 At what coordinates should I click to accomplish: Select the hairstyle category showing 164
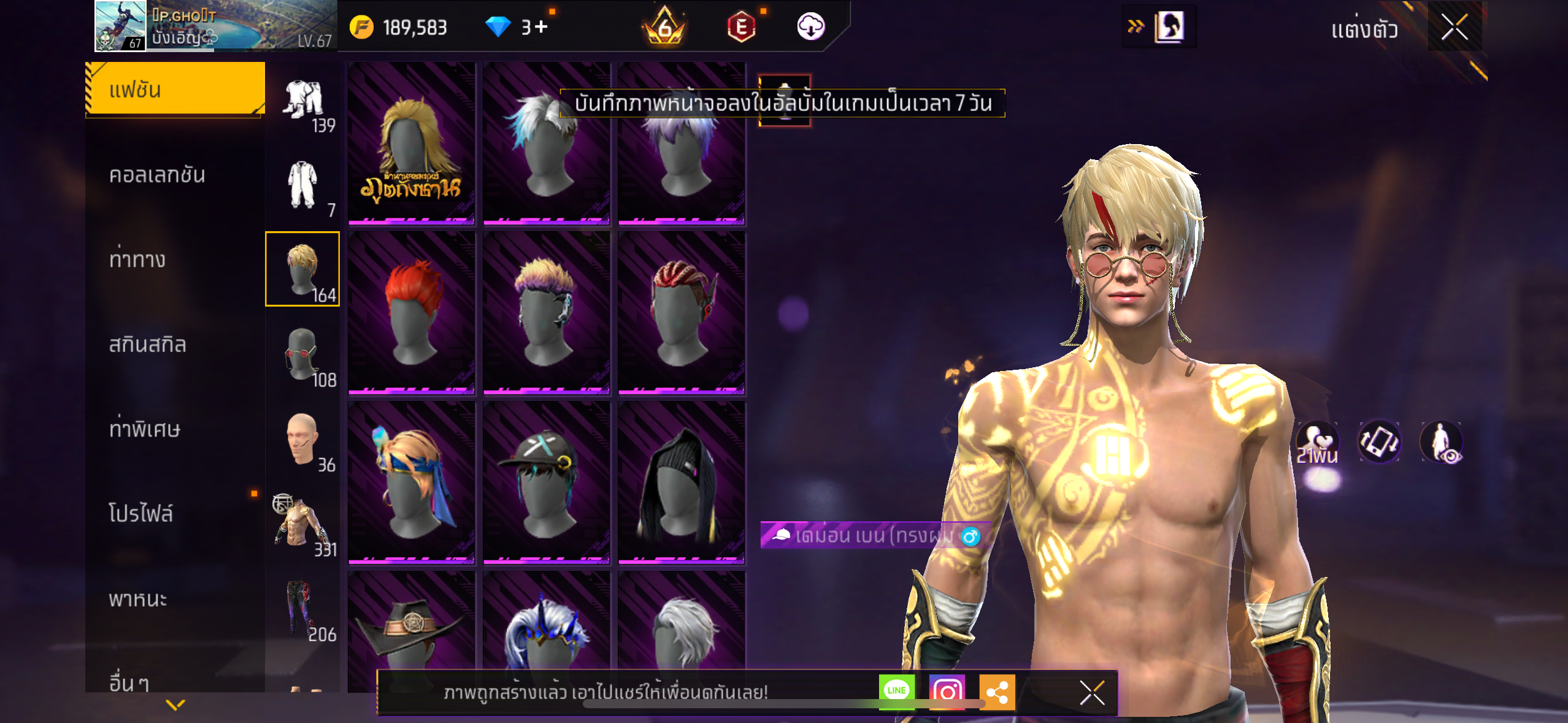(302, 269)
